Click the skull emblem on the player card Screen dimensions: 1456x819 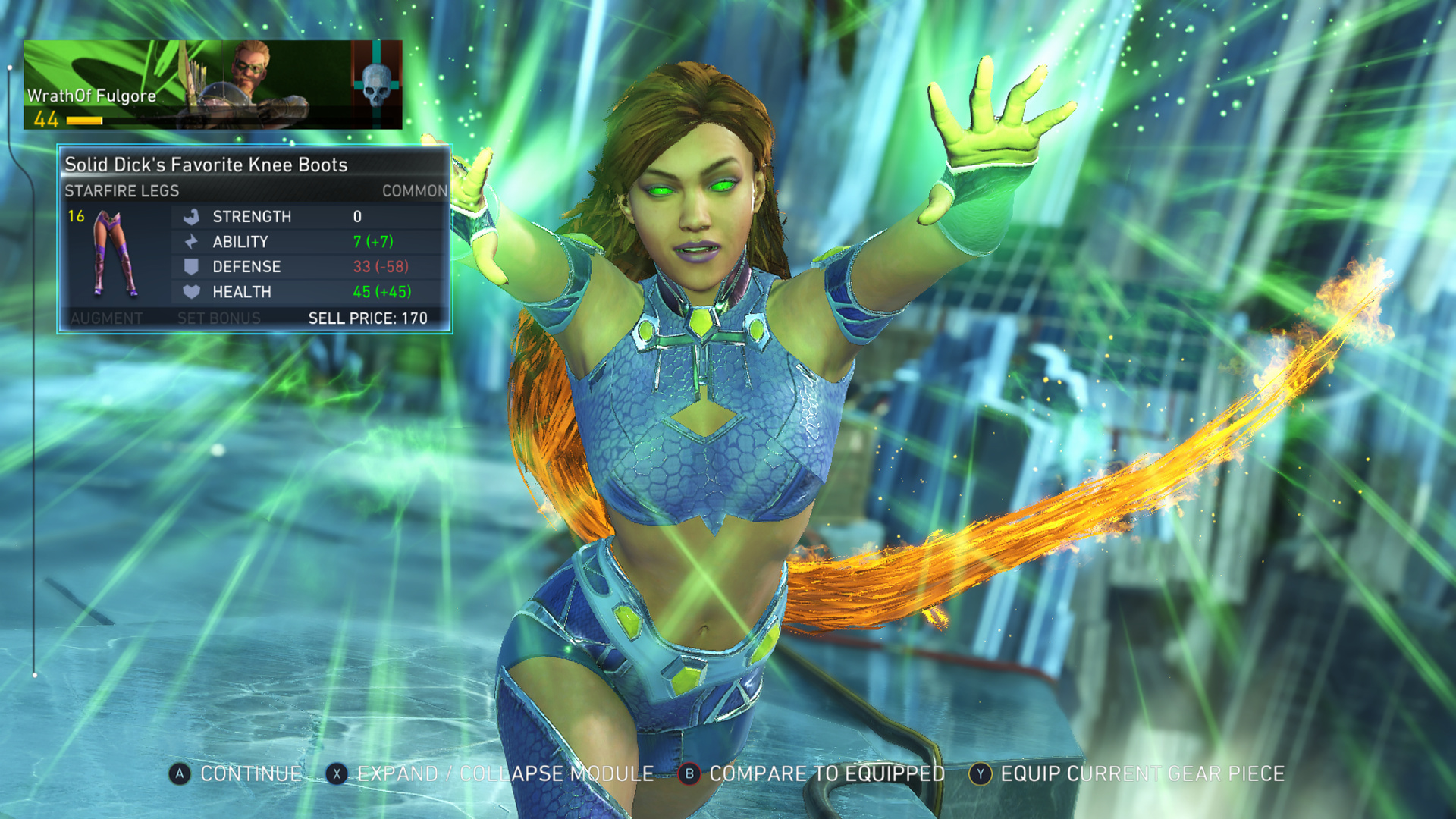(377, 84)
